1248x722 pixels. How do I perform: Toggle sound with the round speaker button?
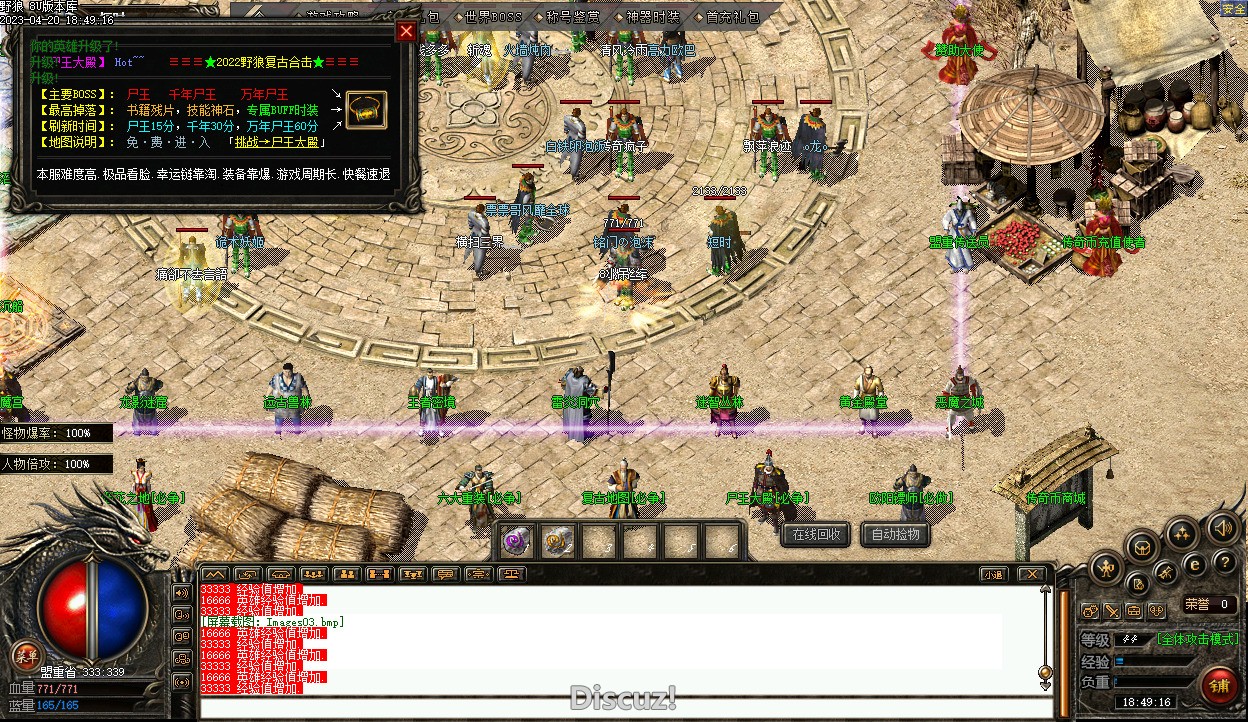click(1222, 527)
